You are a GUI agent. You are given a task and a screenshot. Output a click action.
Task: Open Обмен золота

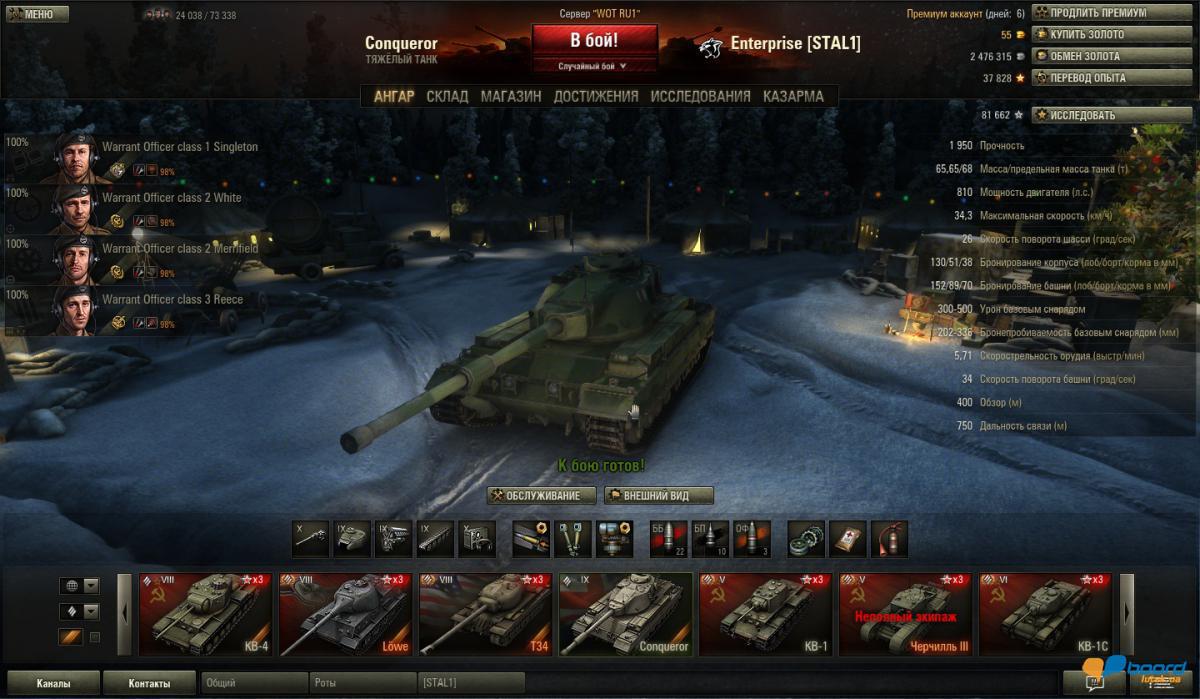click(1084, 56)
